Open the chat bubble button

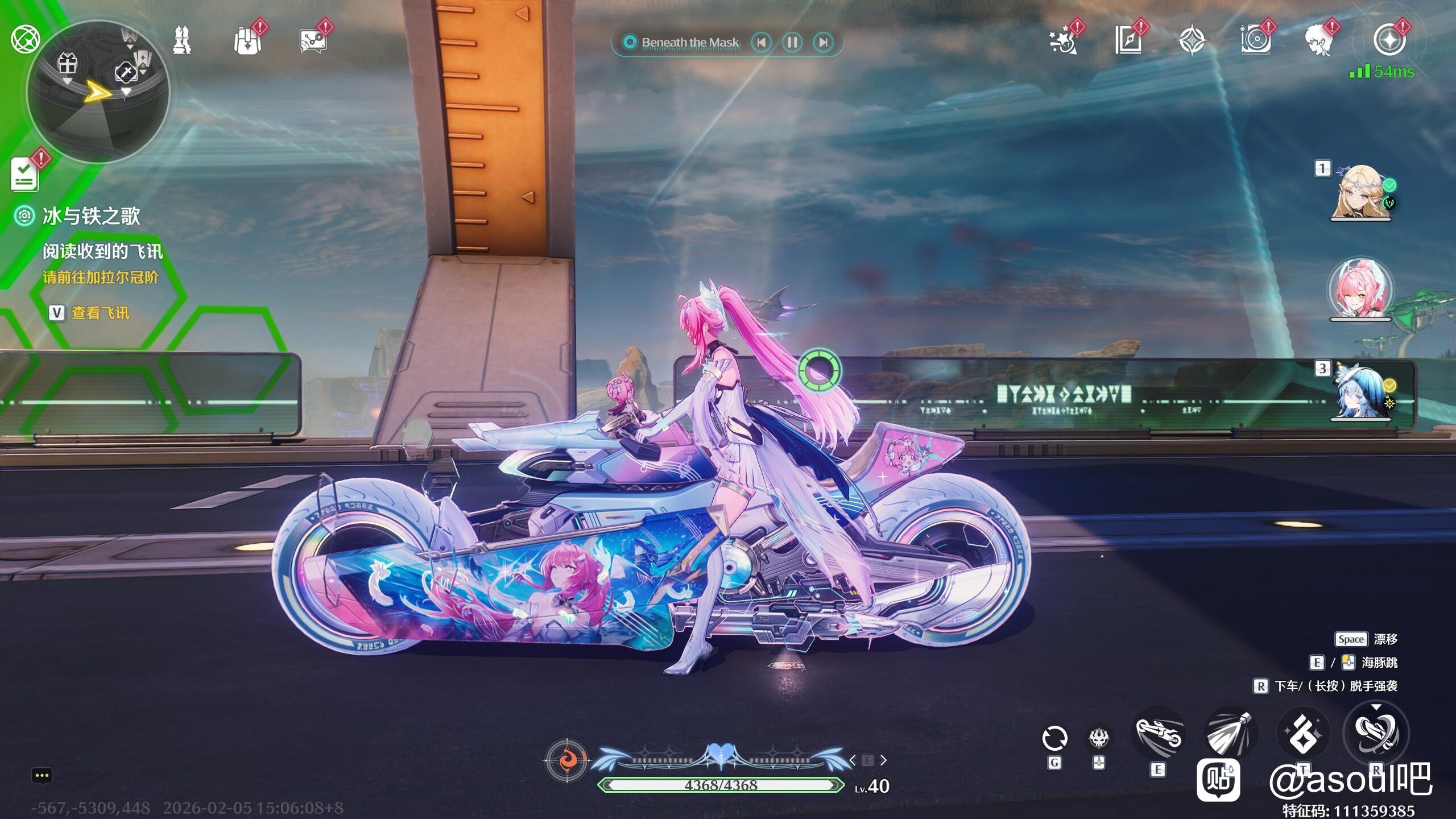(42, 776)
